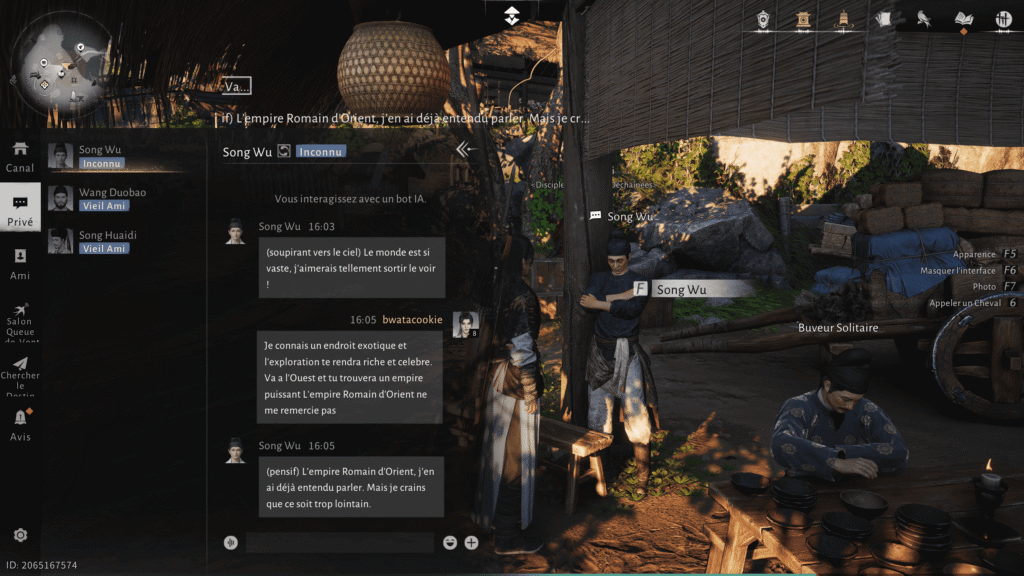Activate the voice message button
The width and height of the screenshot is (1024, 576).
231,543
